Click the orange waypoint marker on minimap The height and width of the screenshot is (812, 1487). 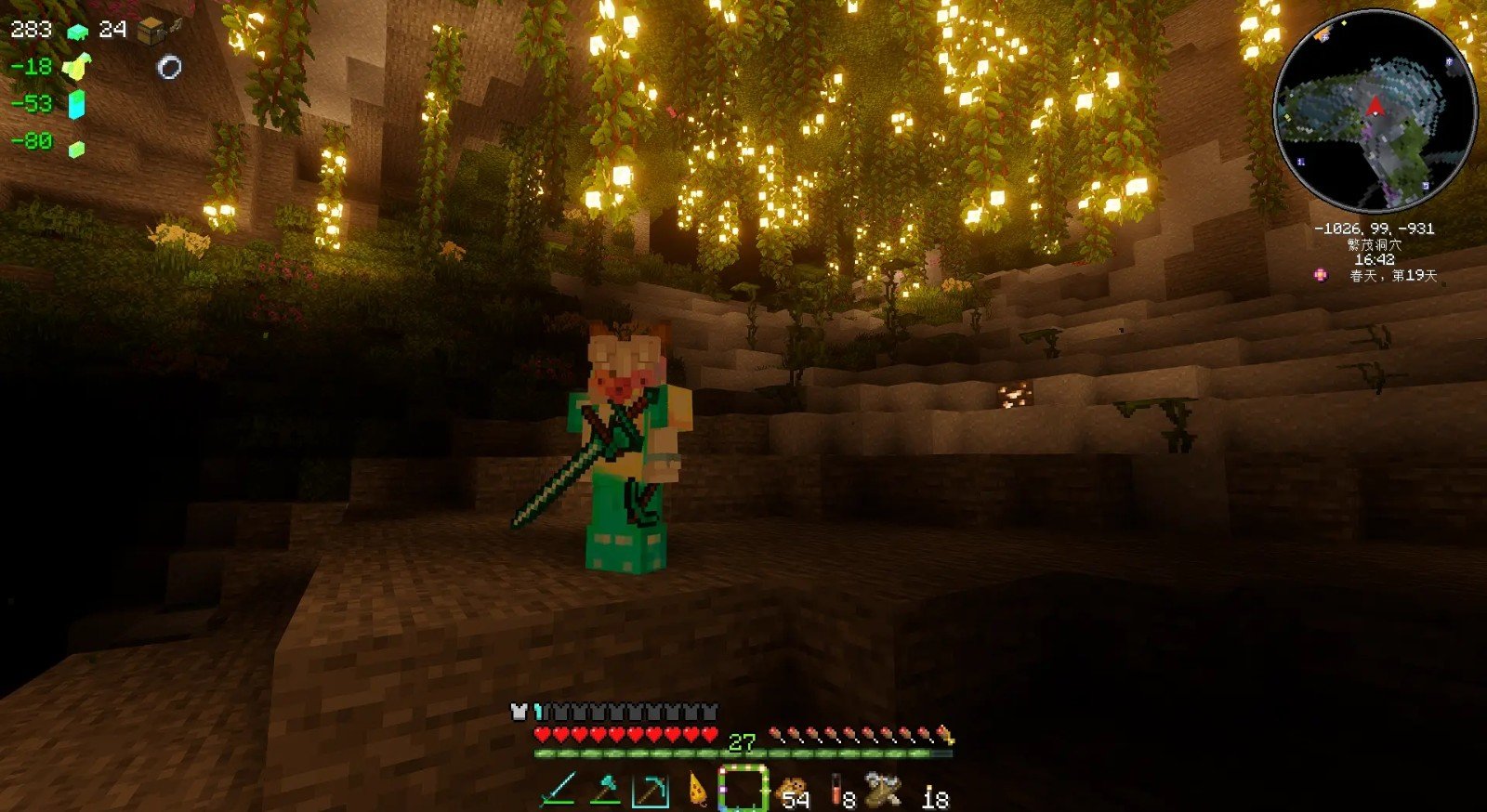click(1322, 35)
